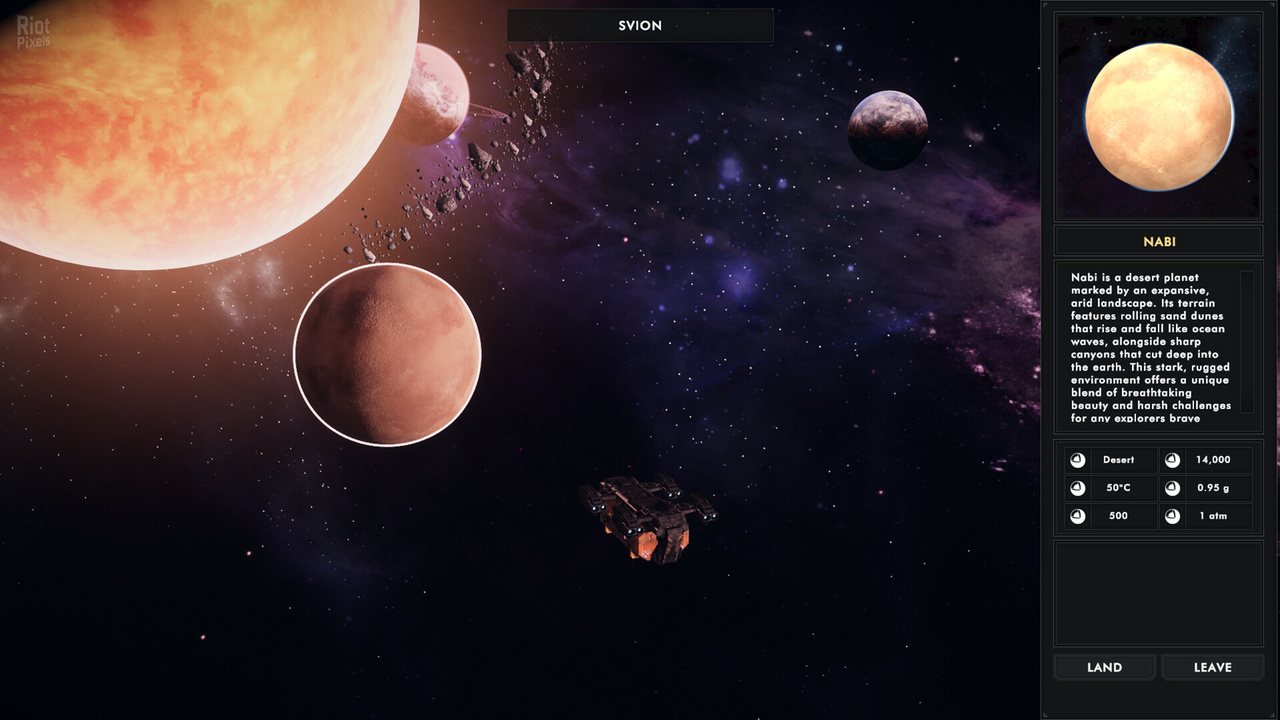
Task: Select the pink planet near the asteroid belt
Action: (x=437, y=95)
